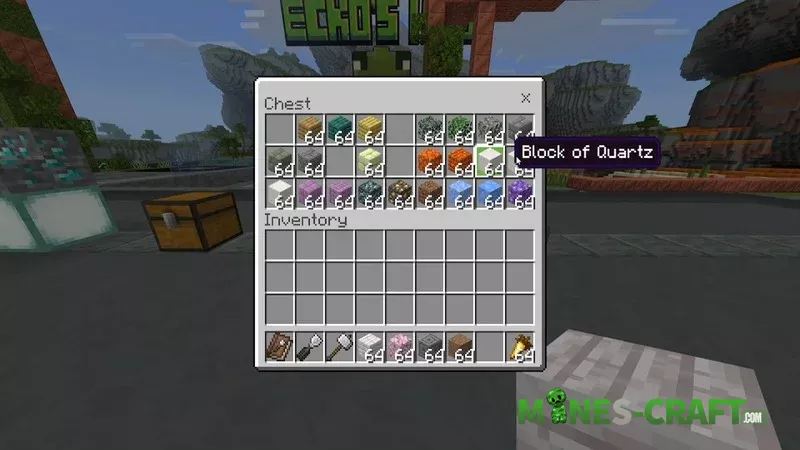
Task: Select the pink block in the hotbar
Action: (x=400, y=346)
